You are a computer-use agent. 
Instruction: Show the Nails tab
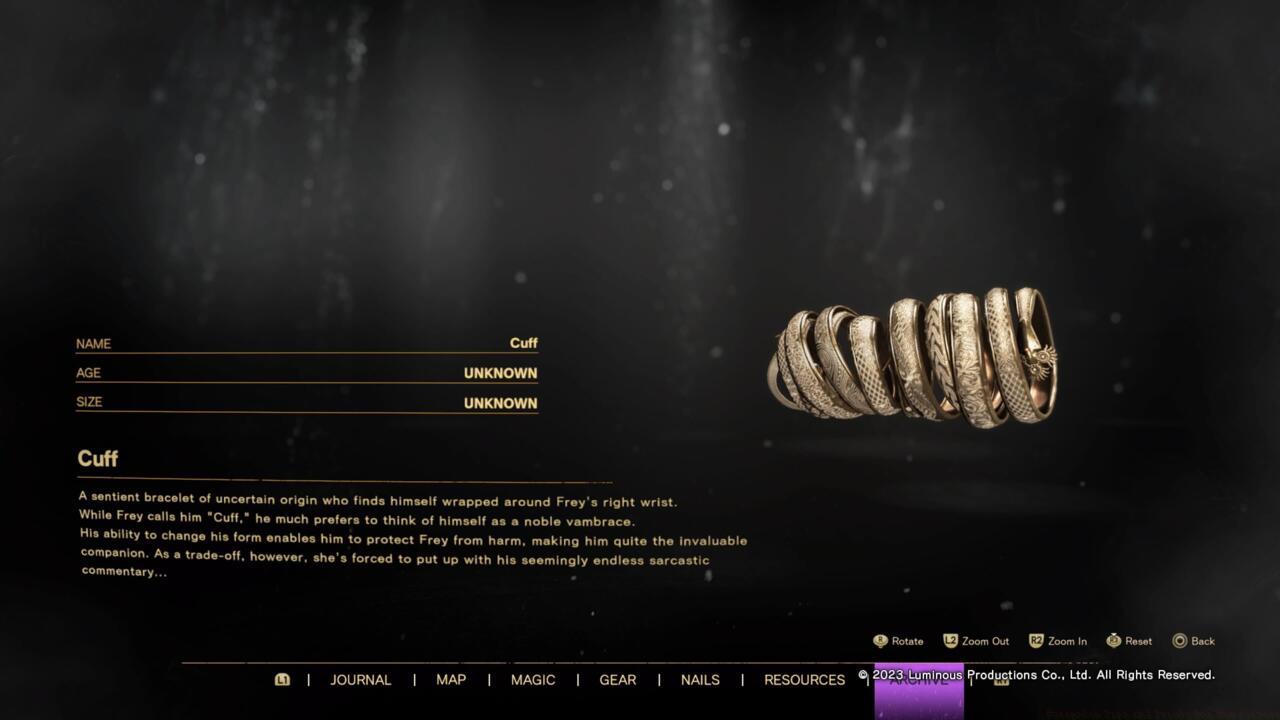700,680
